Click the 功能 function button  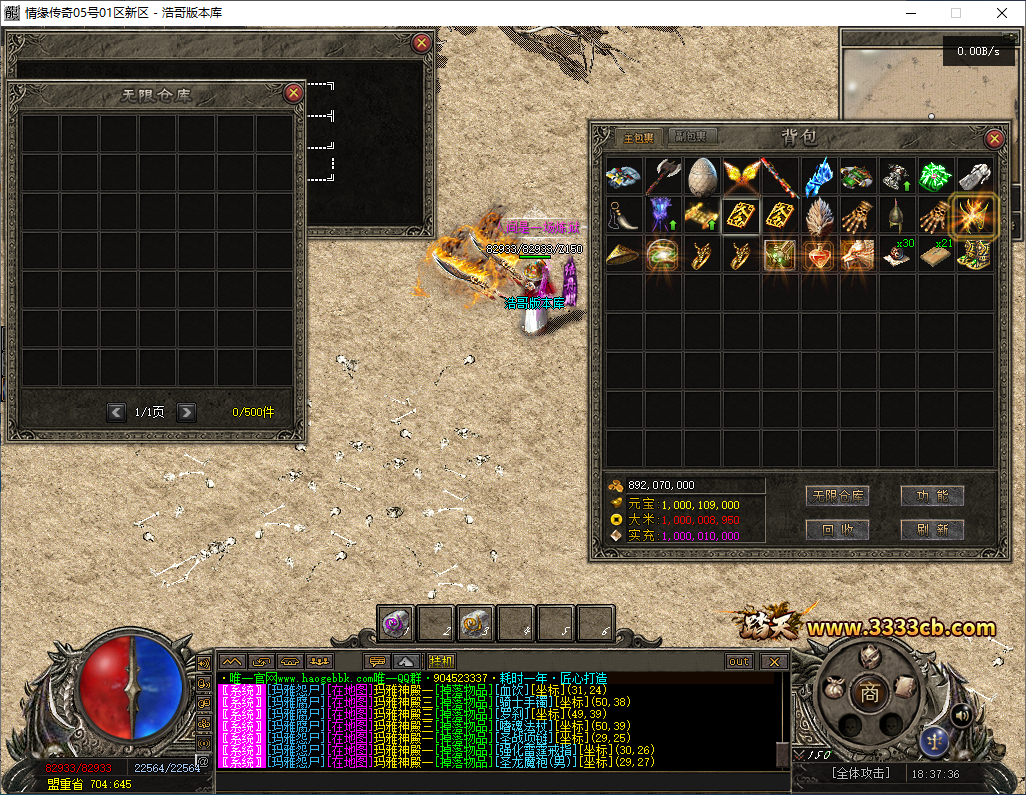pos(932,496)
